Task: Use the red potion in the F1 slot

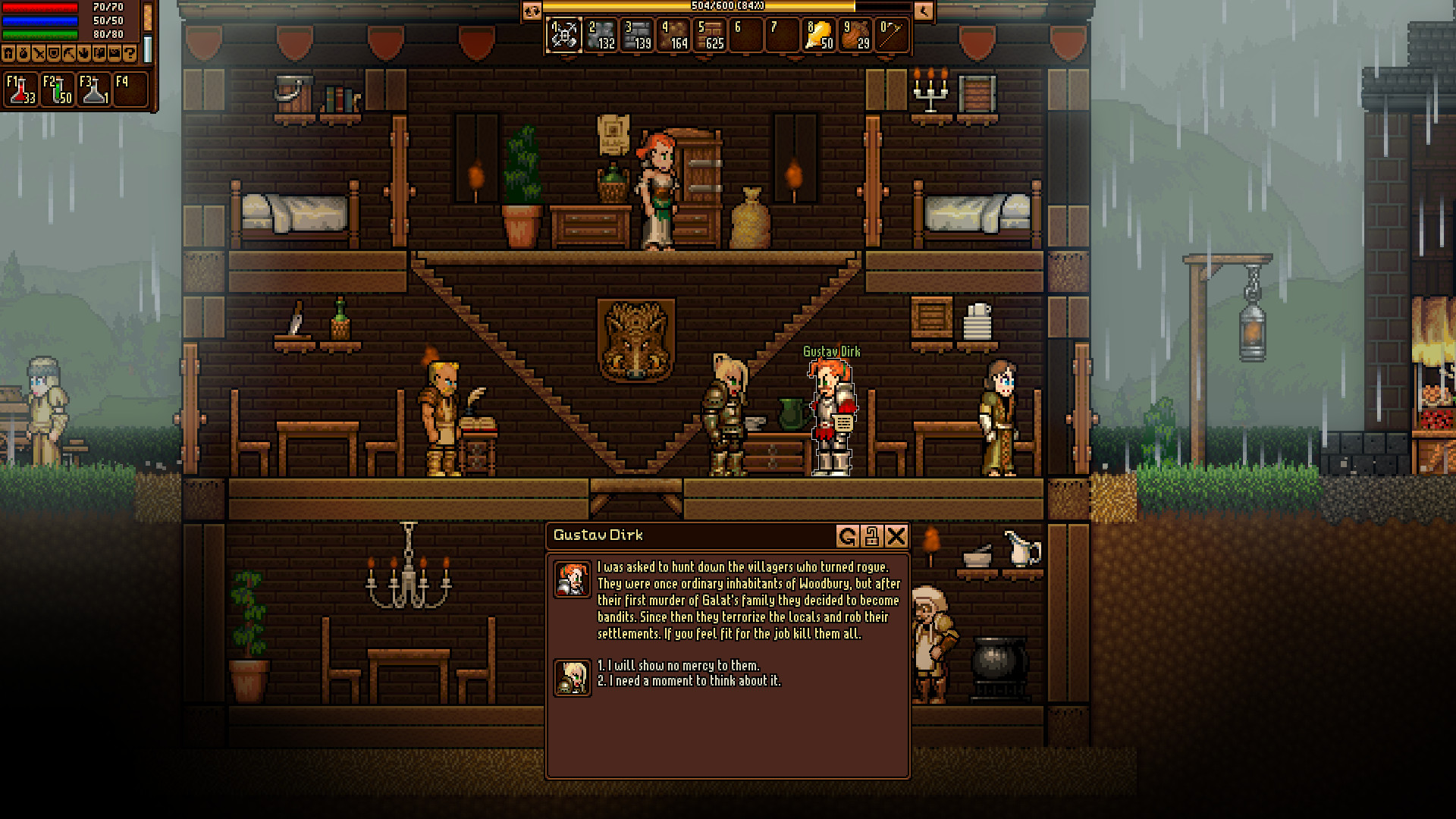Action: [20, 89]
